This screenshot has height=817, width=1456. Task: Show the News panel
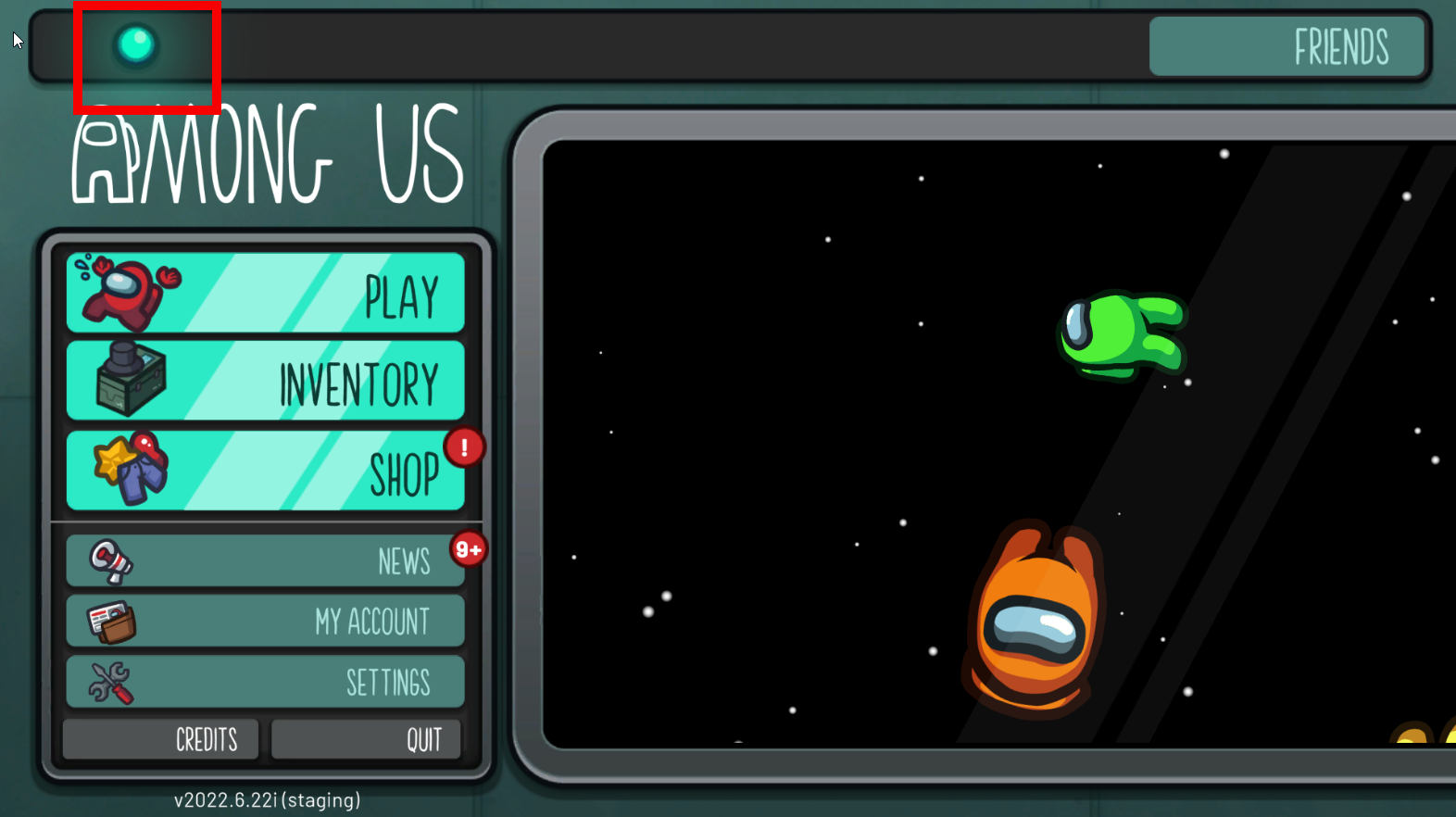tap(266, 560)
